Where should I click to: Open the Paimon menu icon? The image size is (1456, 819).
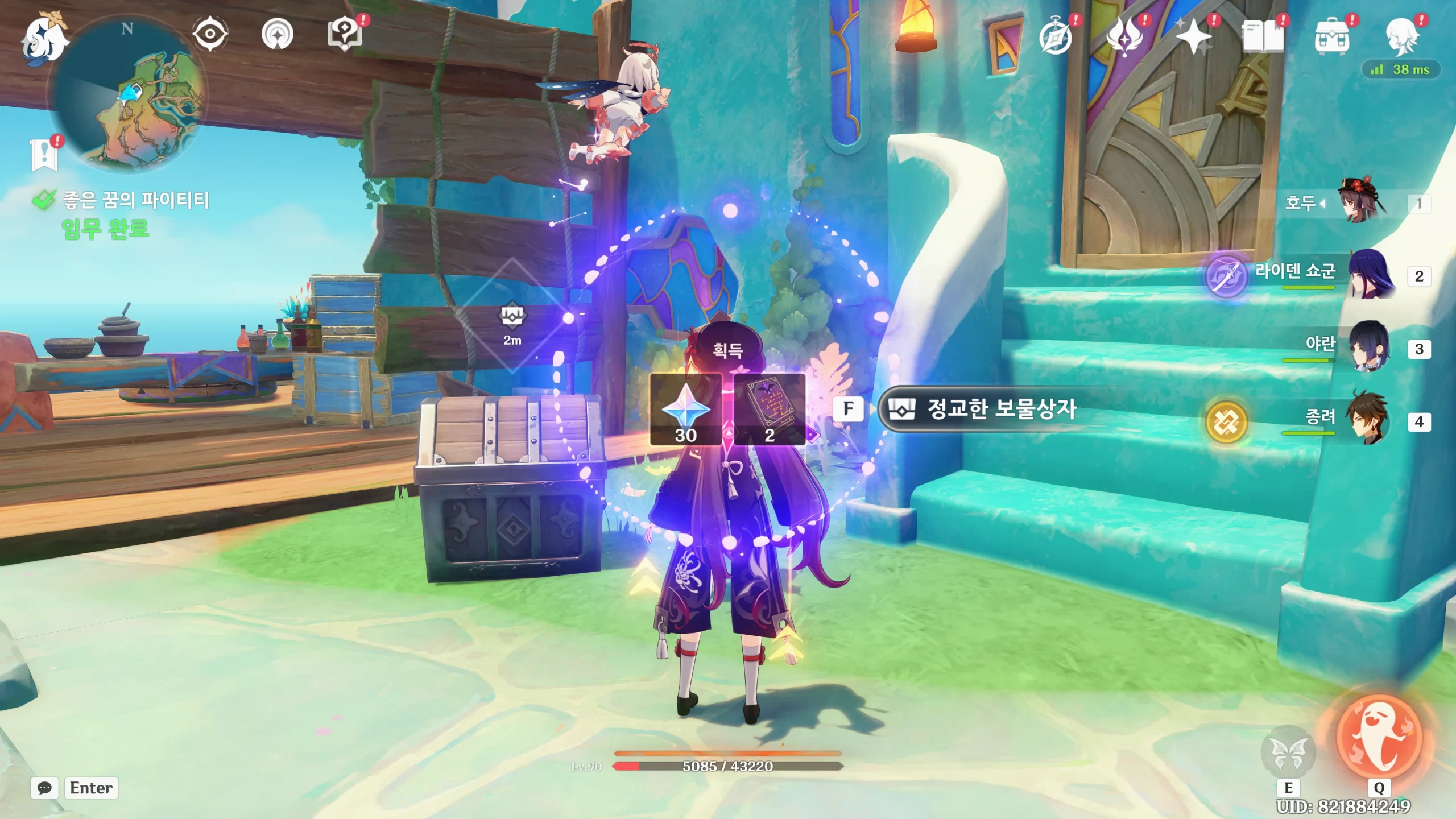(x=44, y=38)
